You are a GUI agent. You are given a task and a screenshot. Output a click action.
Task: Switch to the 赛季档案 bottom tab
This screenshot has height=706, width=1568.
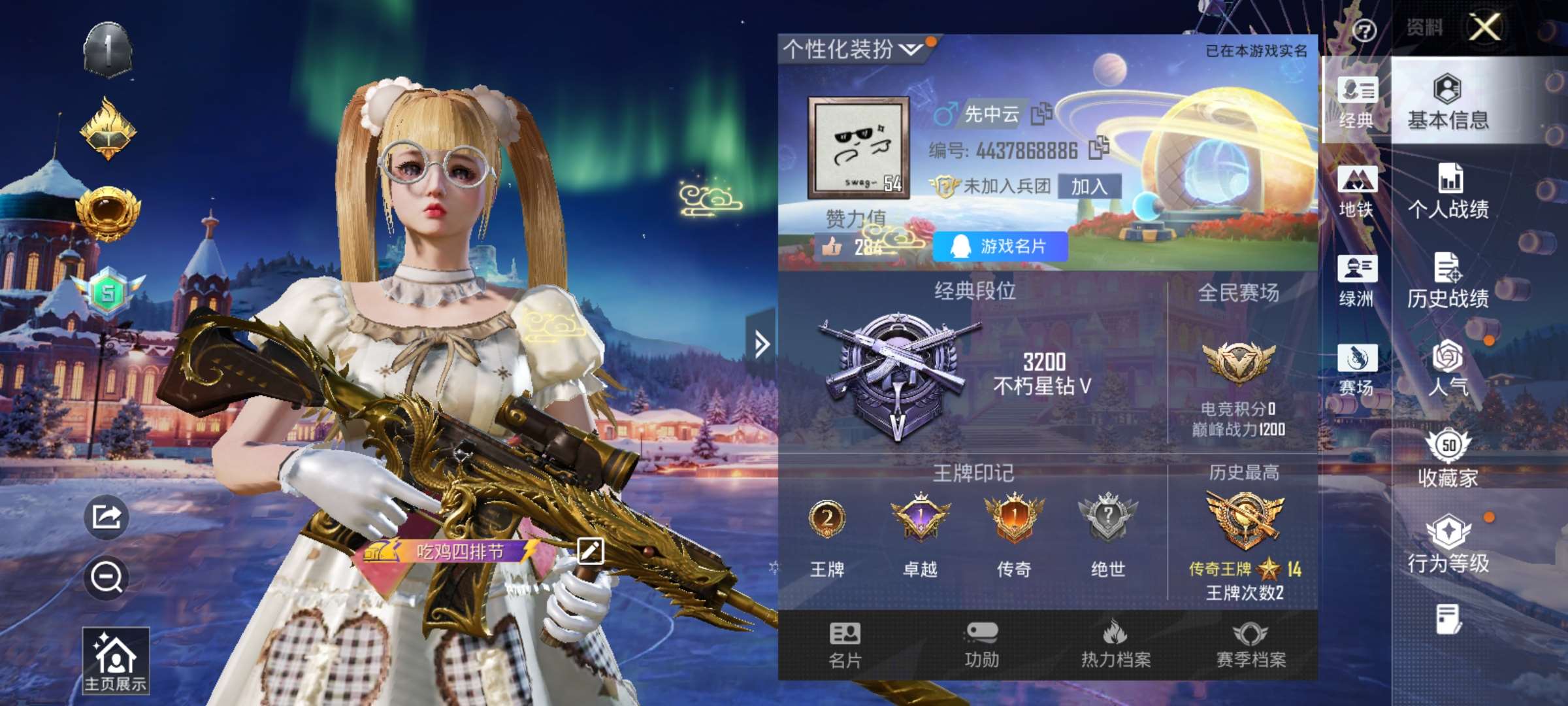(1250, 645)
